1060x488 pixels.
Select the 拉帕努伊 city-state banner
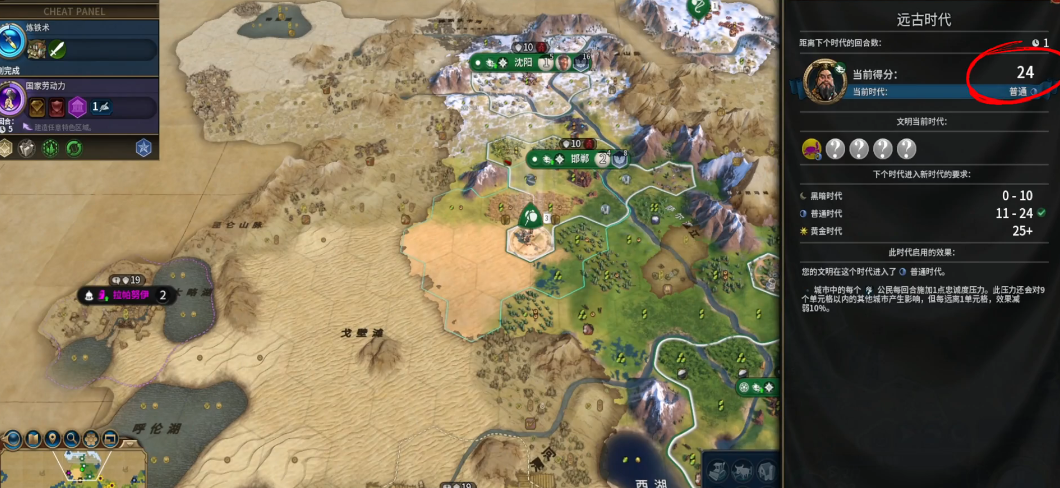pyautogui.click(x=129, y=295)
